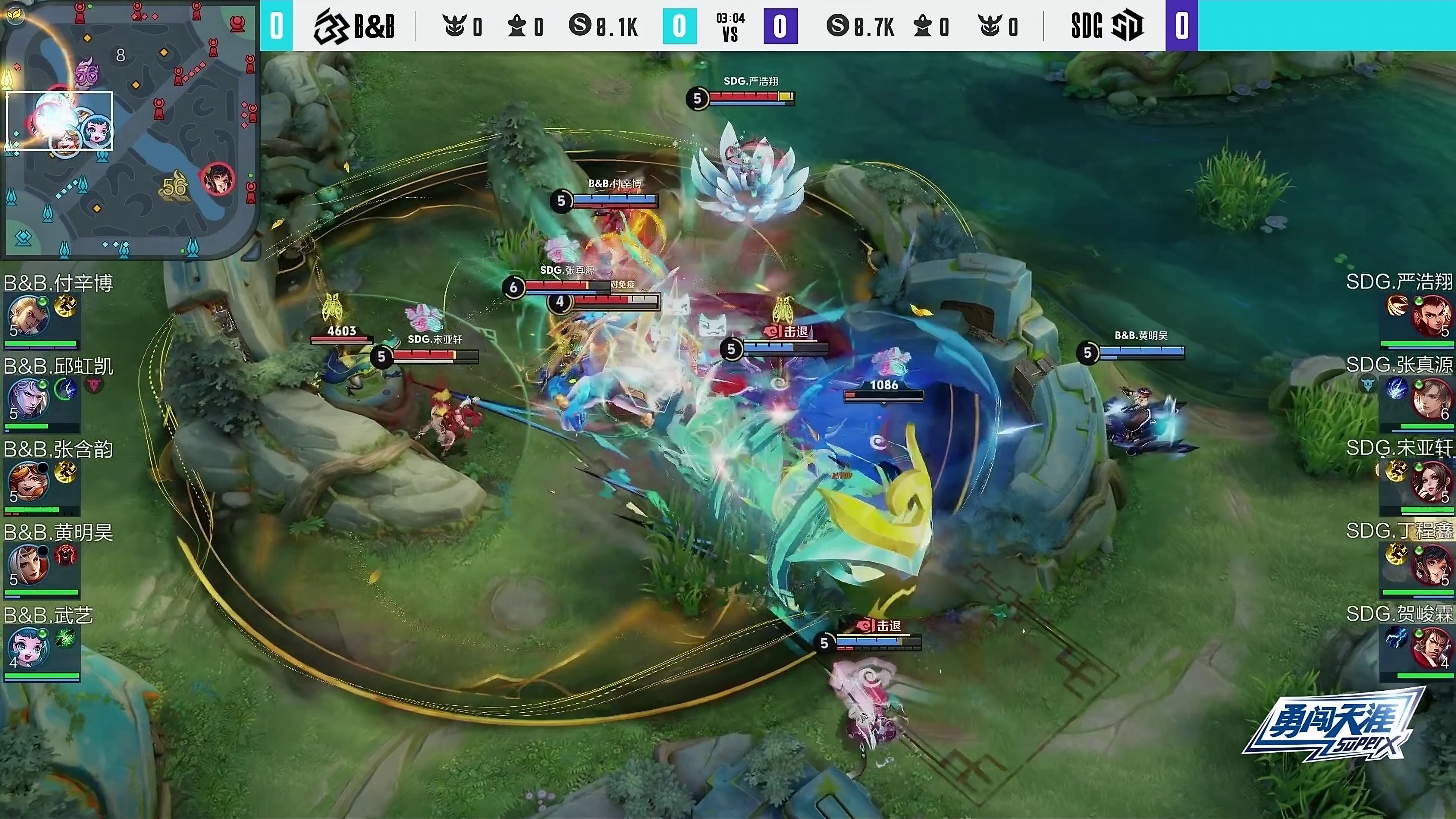Click SDG.宋亚轩 hero portrait

point(1431,482)
